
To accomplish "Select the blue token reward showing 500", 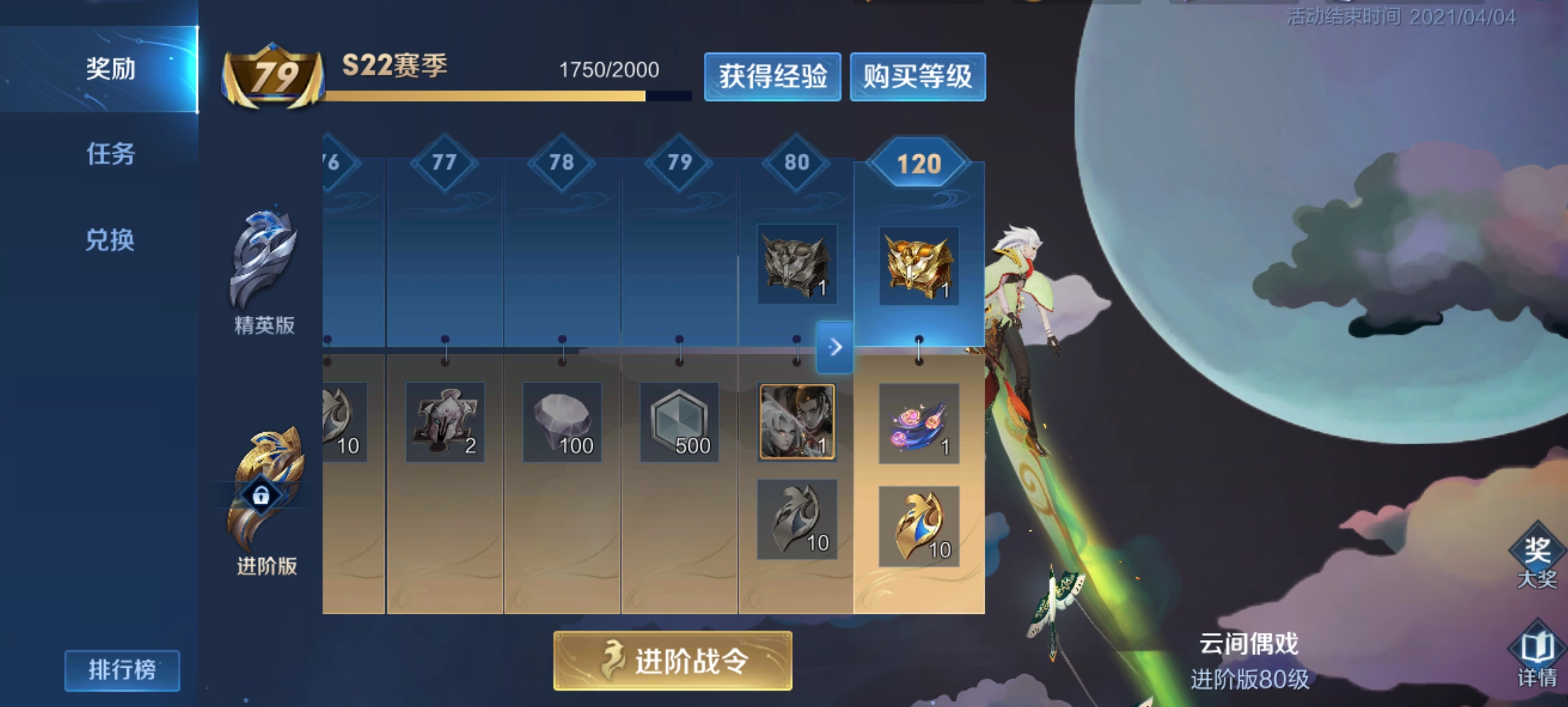I will (677, 424).
